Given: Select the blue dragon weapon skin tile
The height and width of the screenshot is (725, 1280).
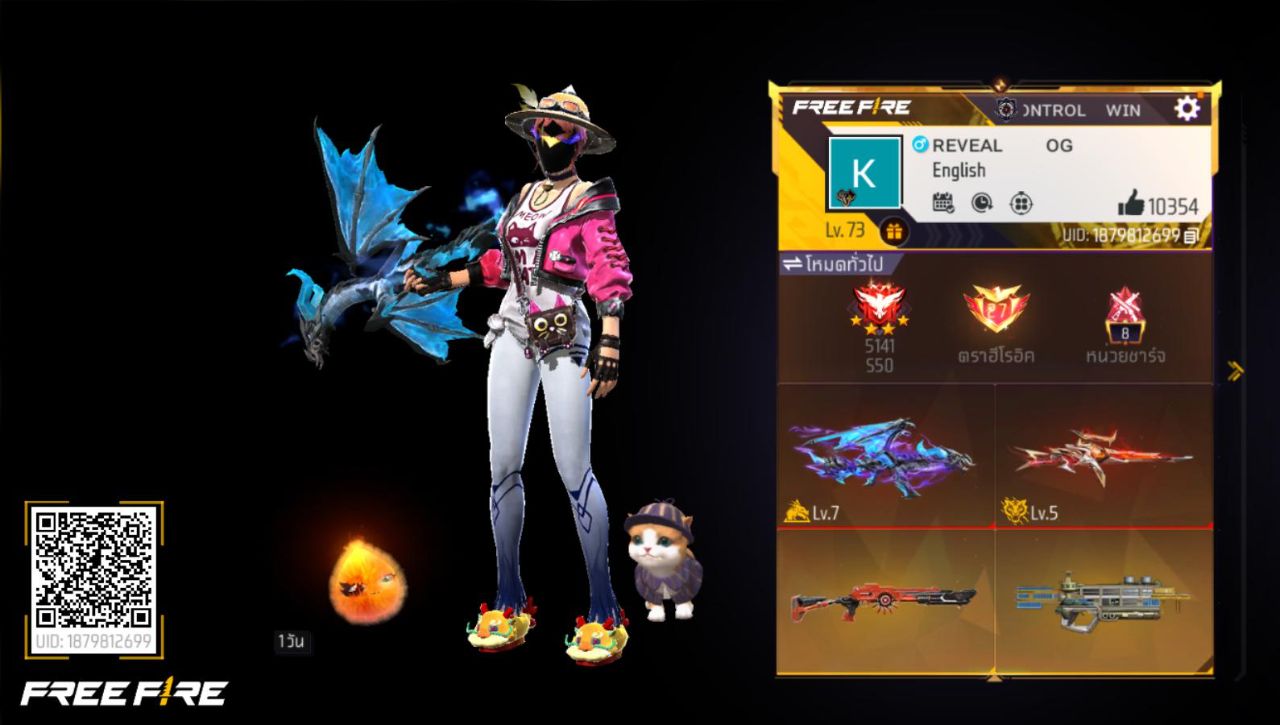Looking at the screenshot, I should [885, 455].
